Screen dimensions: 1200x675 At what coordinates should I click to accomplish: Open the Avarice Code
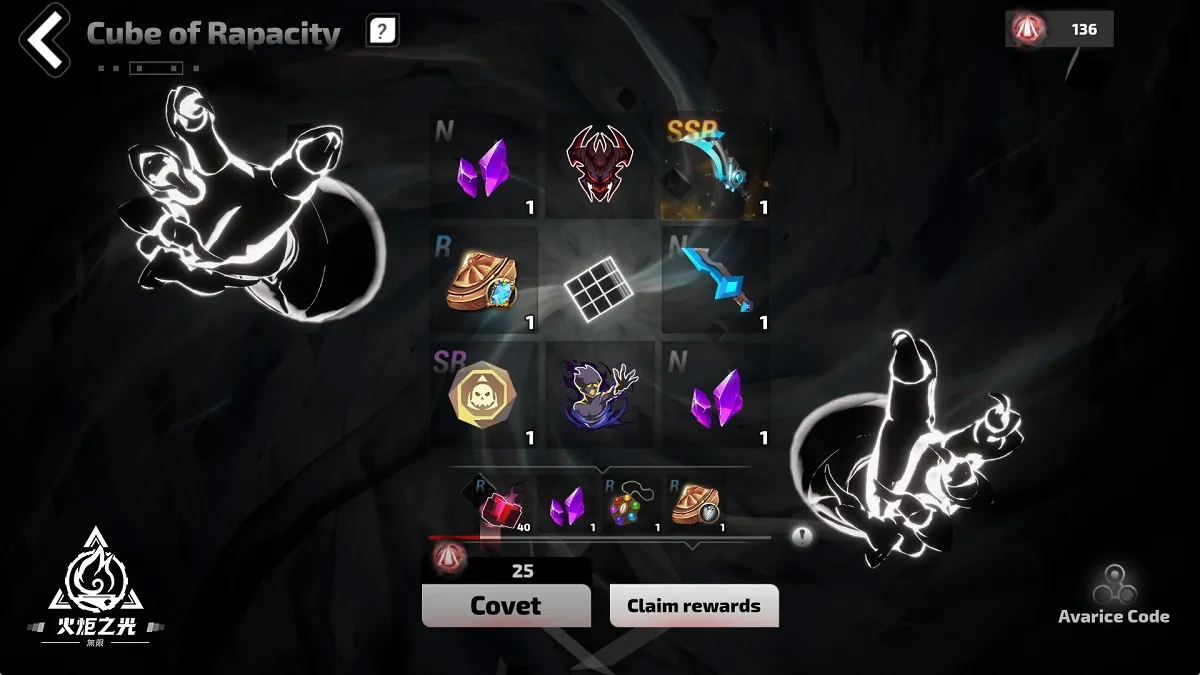[x=1113, y=597]
